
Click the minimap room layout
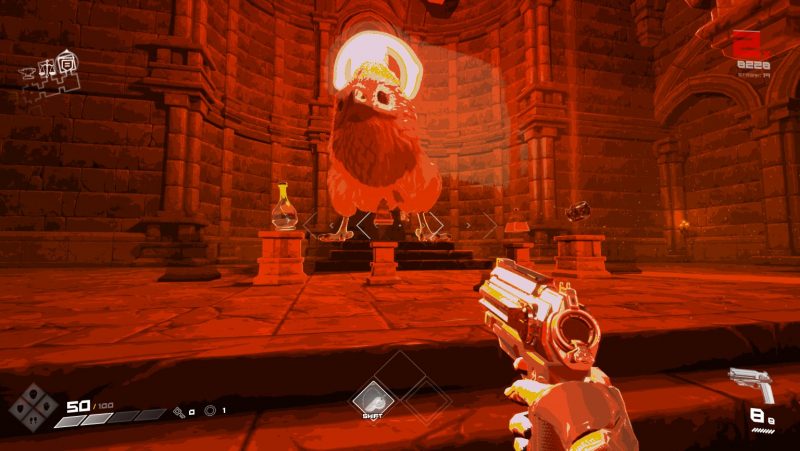pyautogui.click(x=49, y=71)
